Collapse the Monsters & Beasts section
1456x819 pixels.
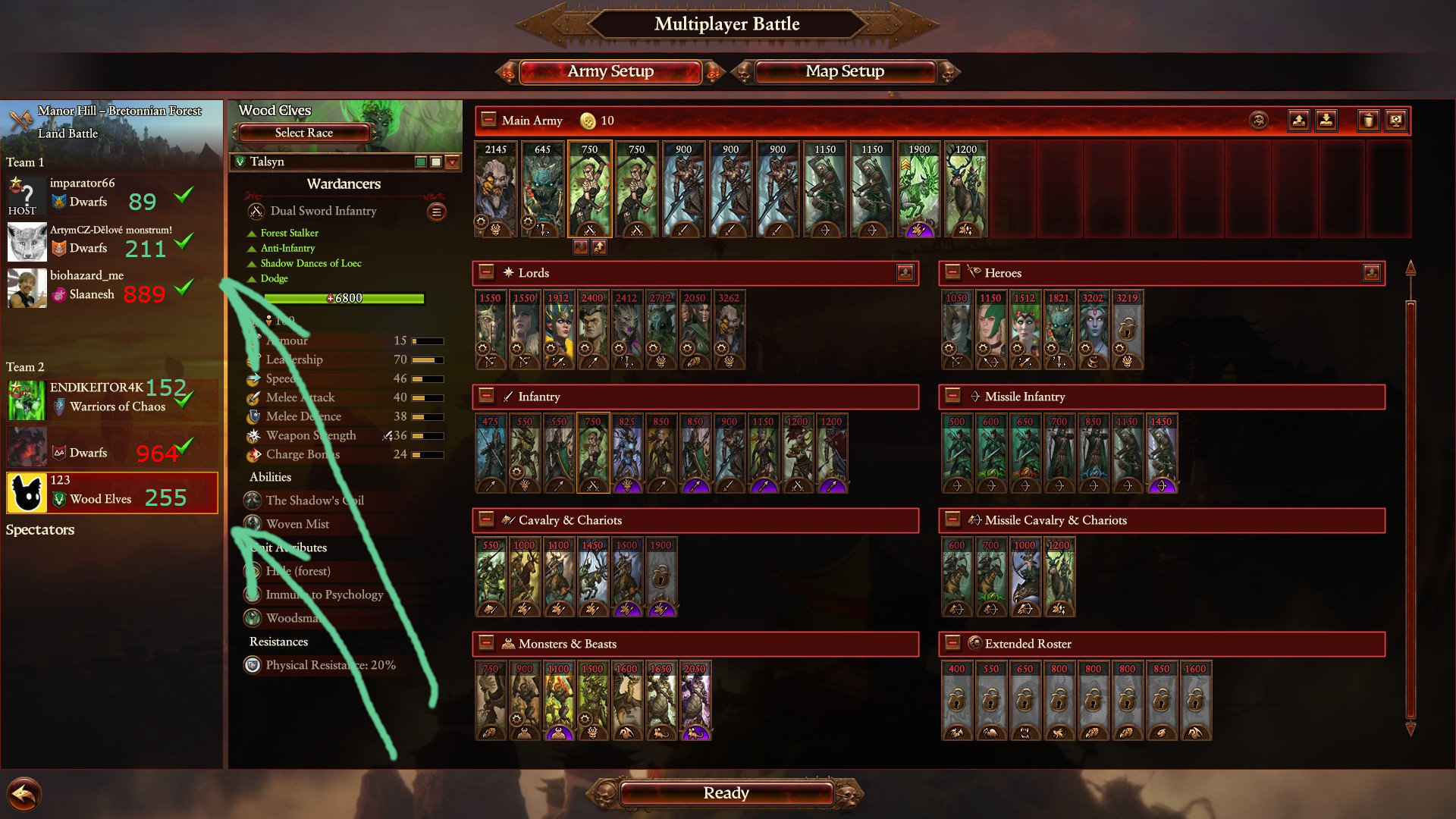(x=486, y=644)
